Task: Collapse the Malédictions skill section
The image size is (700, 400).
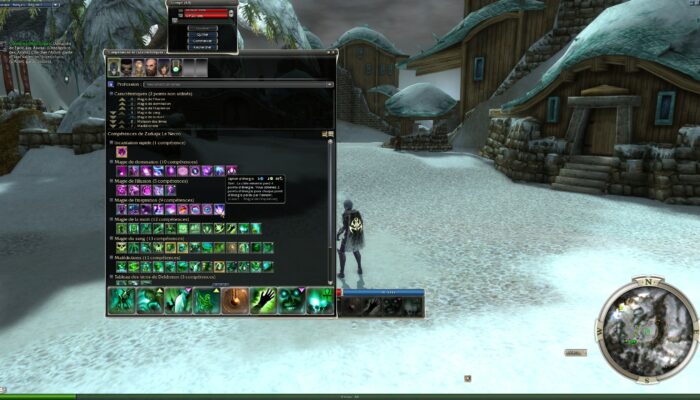Action: [x=111, y=257]
